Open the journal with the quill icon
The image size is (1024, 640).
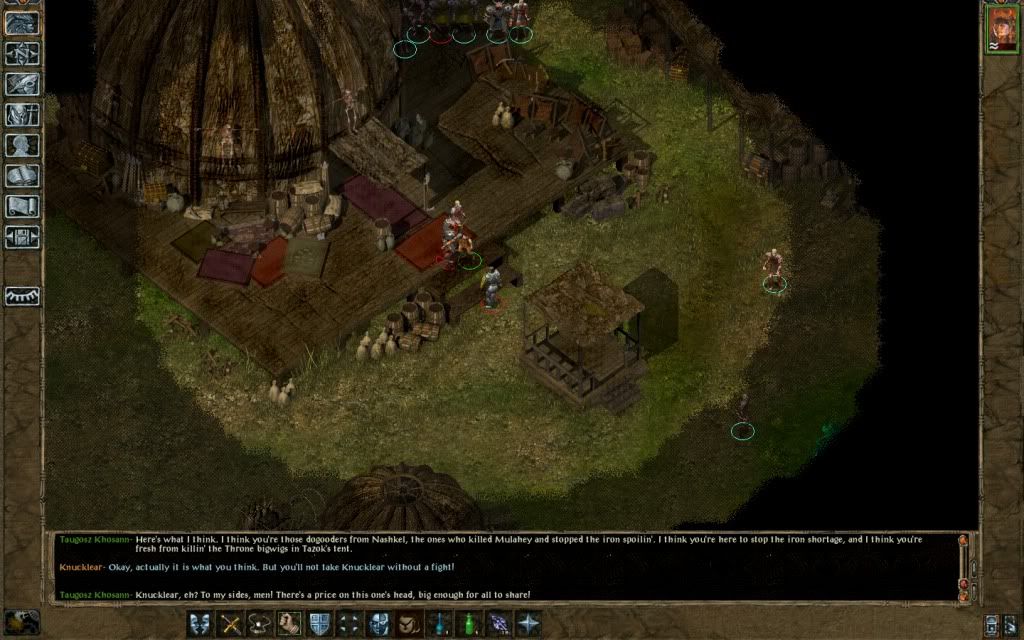(x=22, y=84)
